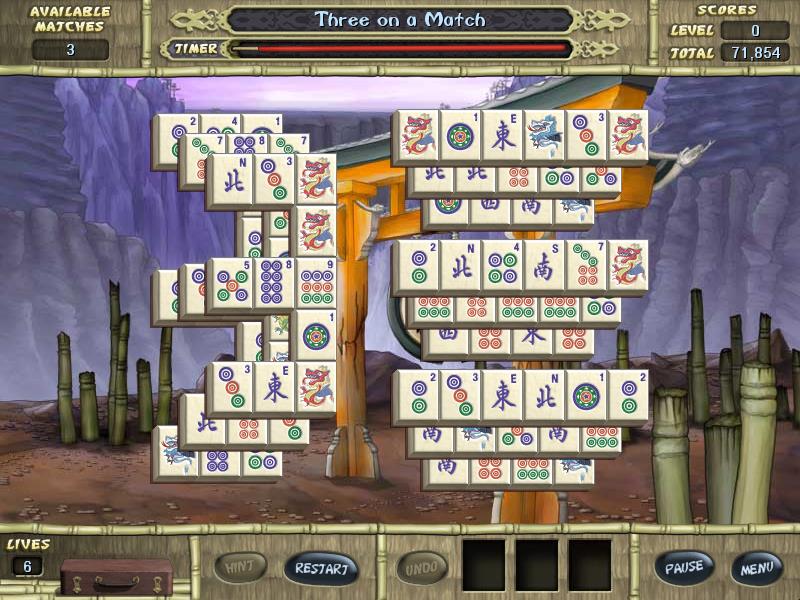Undo the last move
This screenshot has height=600, width=800.
[x=423, y=568]
